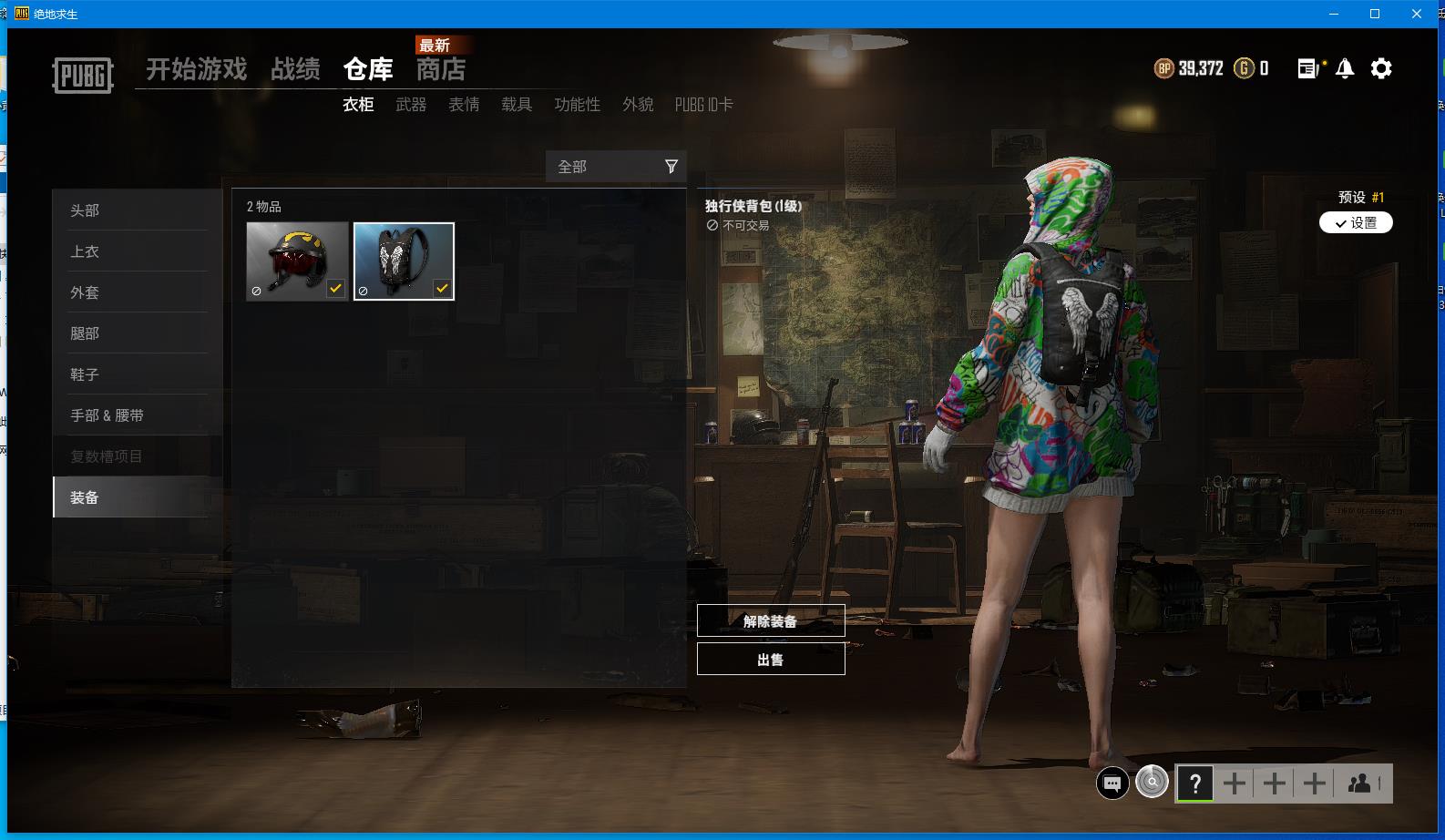
Task: Select the black and yellow helmet item
Action: point(297,261)
